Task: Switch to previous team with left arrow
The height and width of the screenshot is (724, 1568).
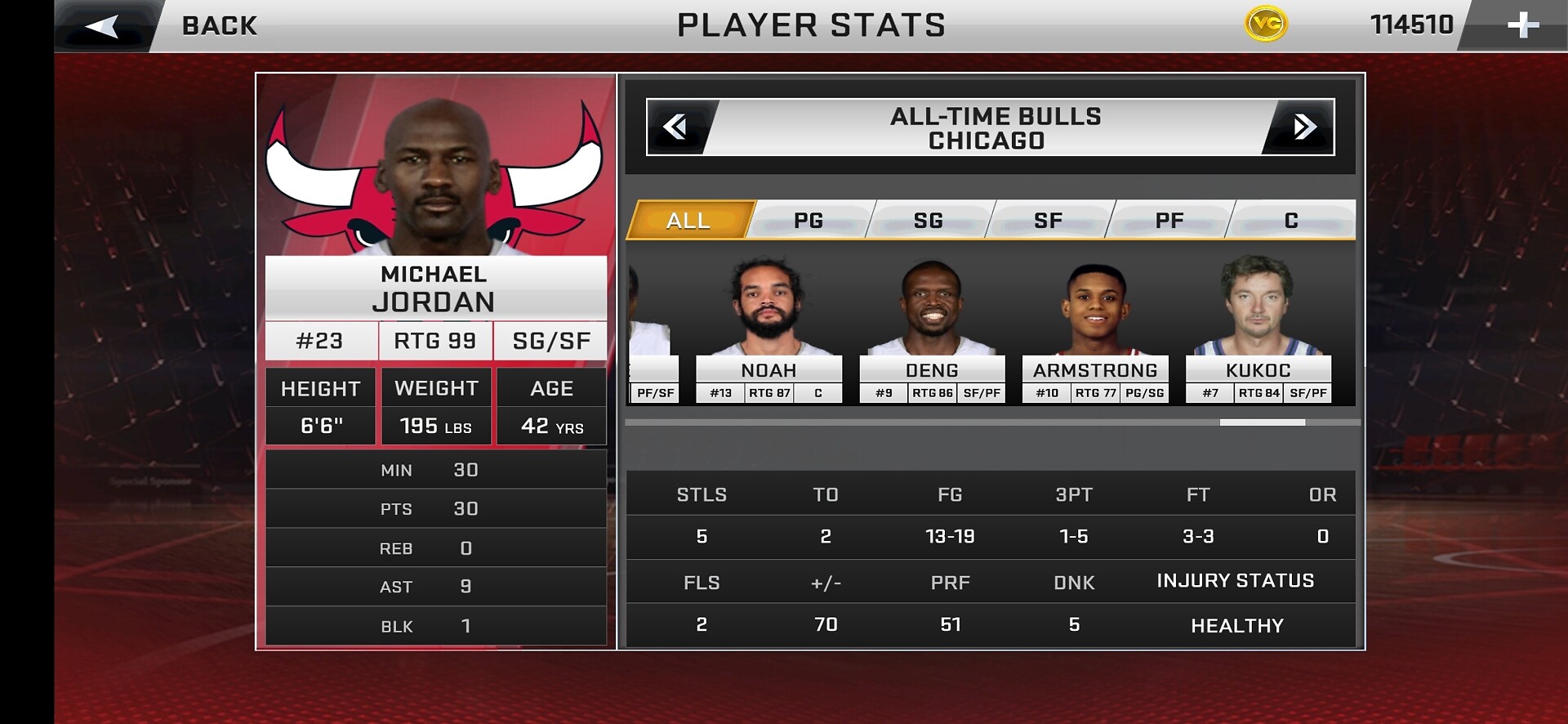Action: click(675, 127)
